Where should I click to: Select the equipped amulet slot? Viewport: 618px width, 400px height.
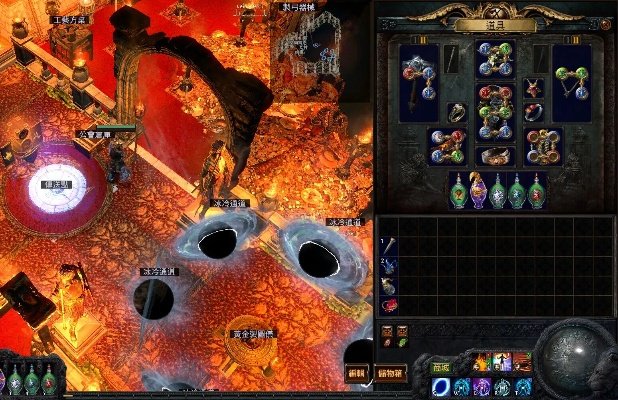point(533,89)
